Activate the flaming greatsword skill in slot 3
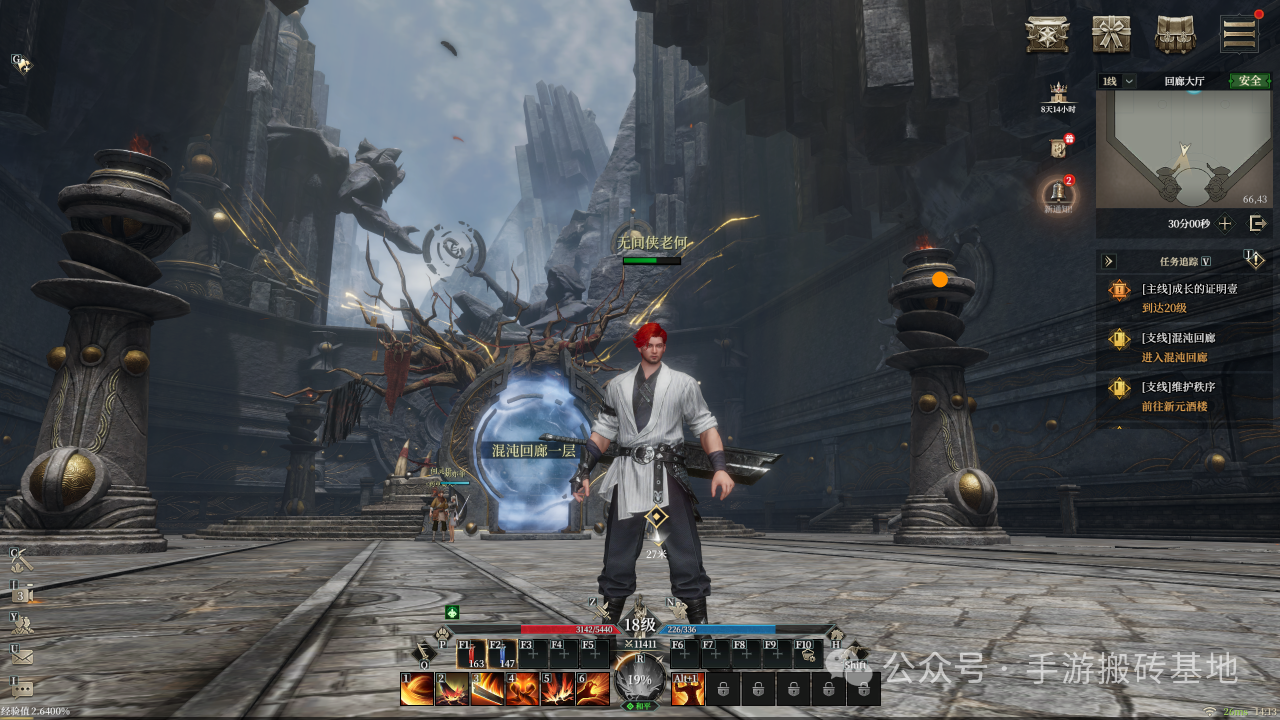The width and height of the screenshot is (1280, 720). [x=487, y=689]
